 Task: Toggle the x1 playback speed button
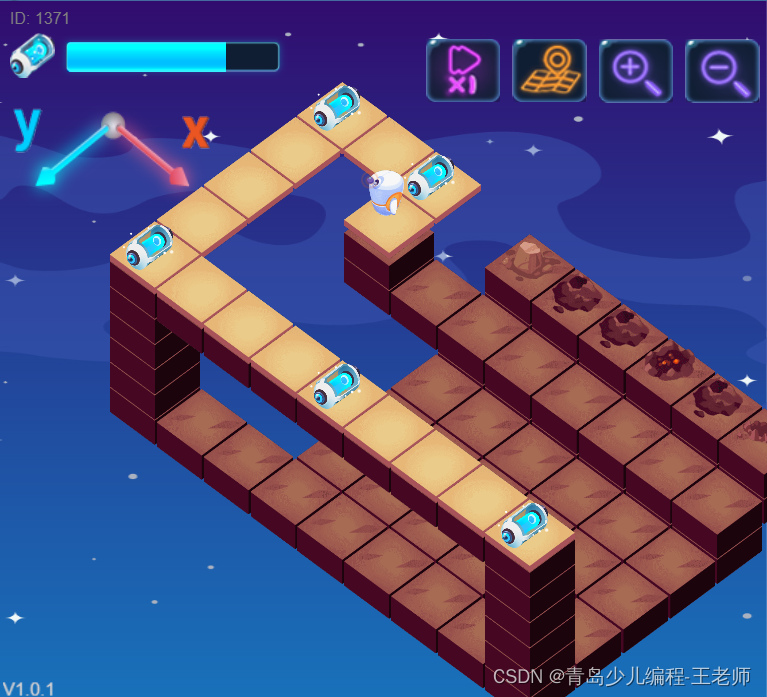[x=462, y=70]
